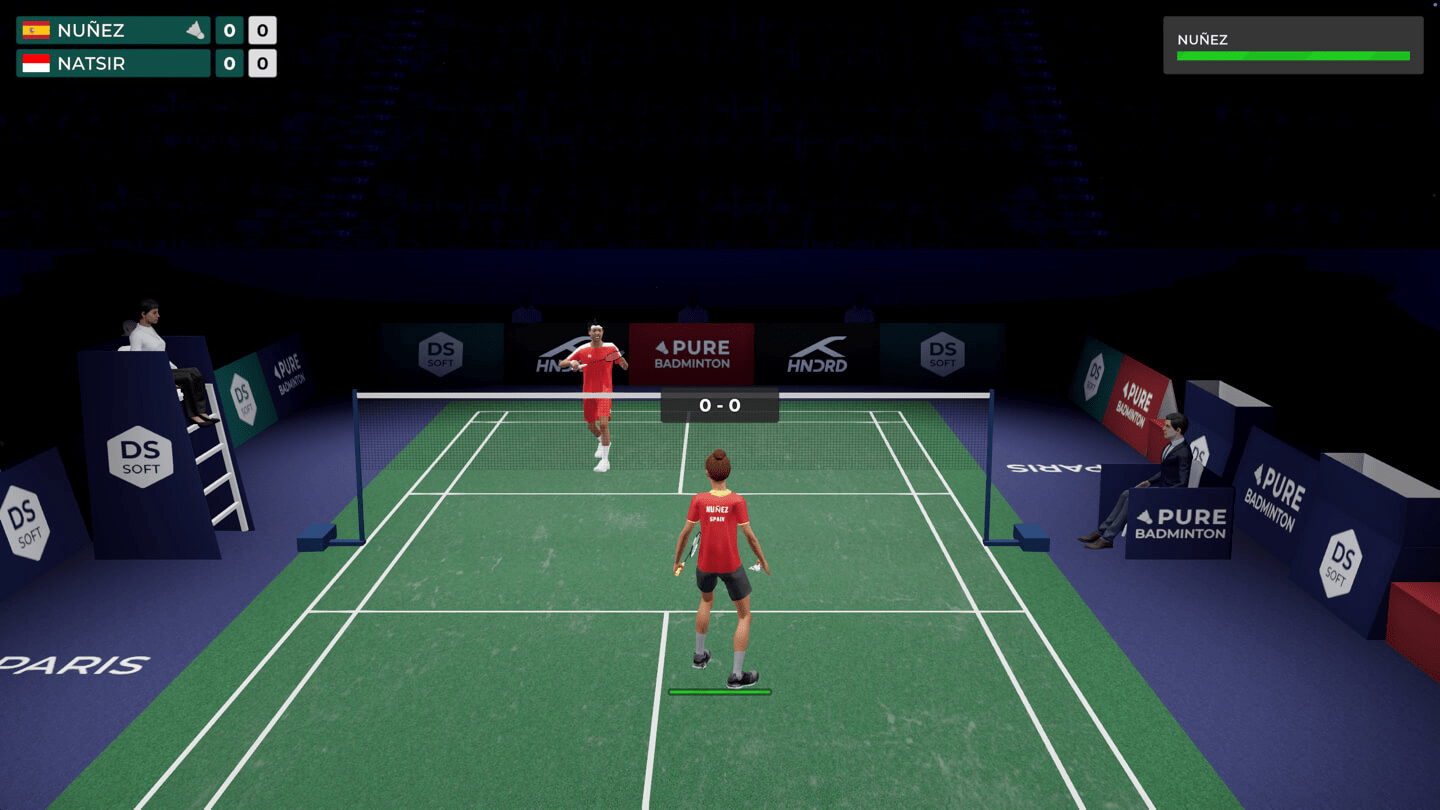Select the NUÑEZ scoreboard row
The image size is (1440, 810).
coord(113,30)
